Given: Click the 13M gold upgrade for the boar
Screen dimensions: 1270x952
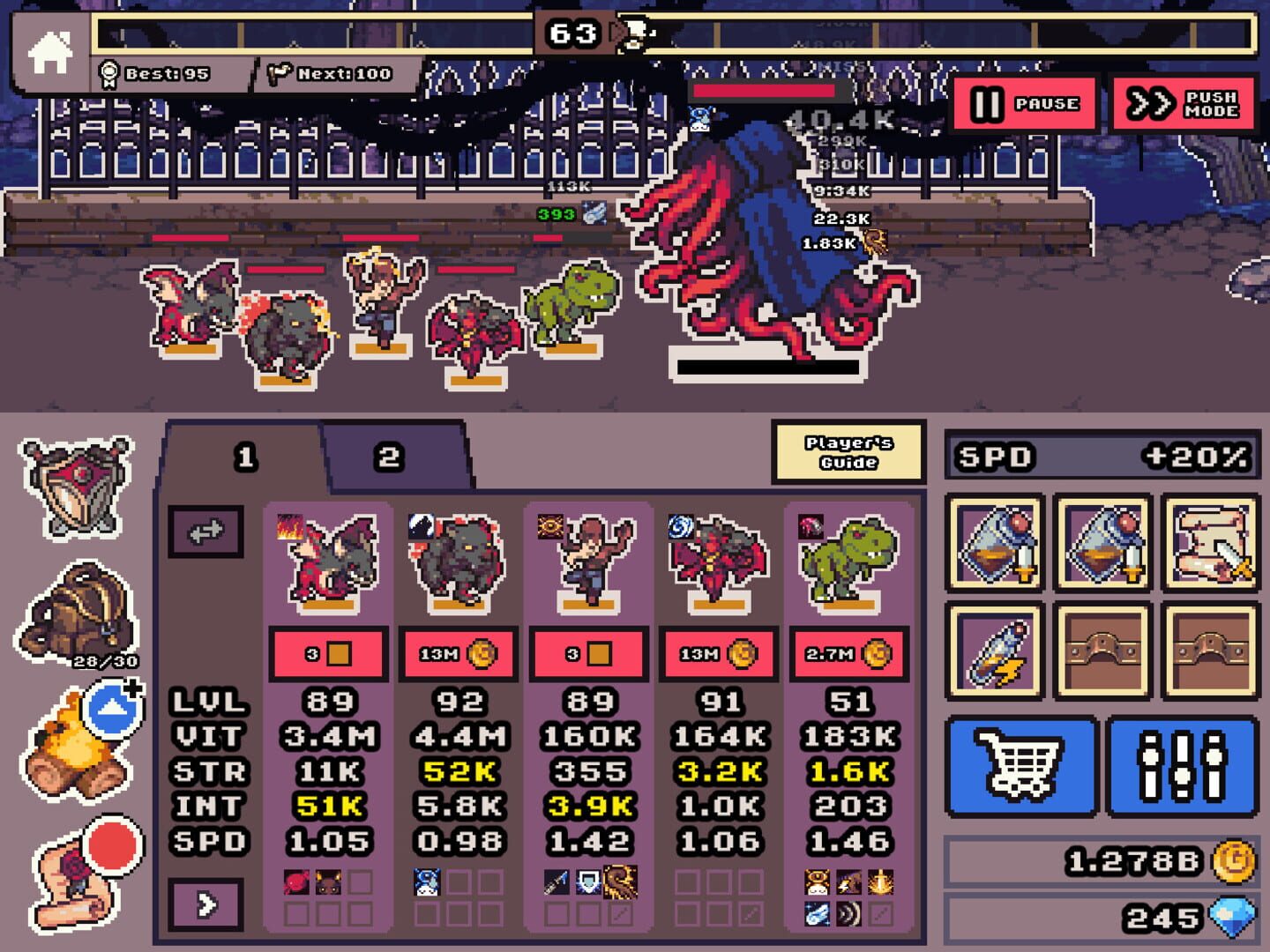Looking at the screenshot, I should pos(458,653).
